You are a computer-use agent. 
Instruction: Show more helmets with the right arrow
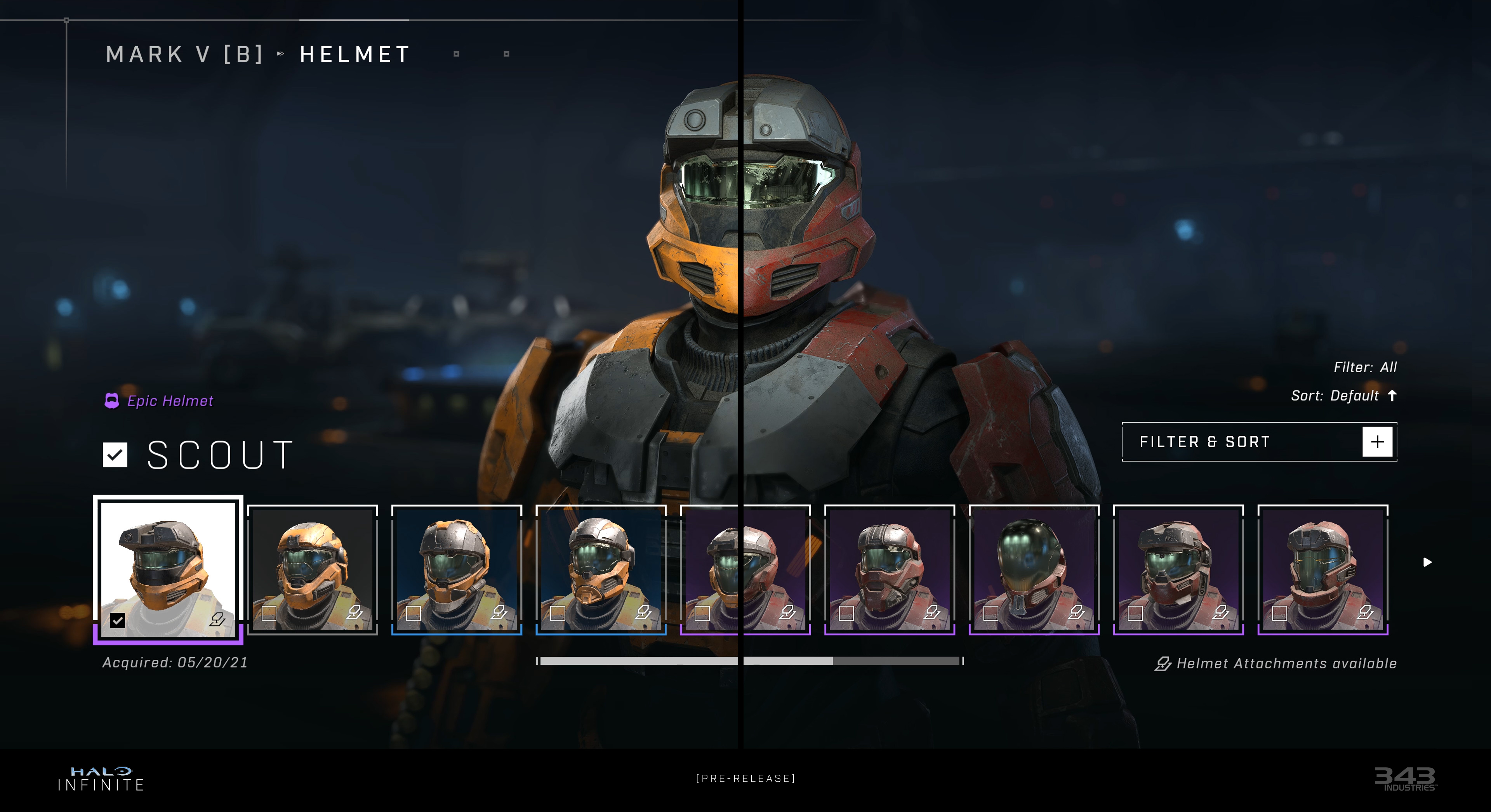tap(1427, 562)
